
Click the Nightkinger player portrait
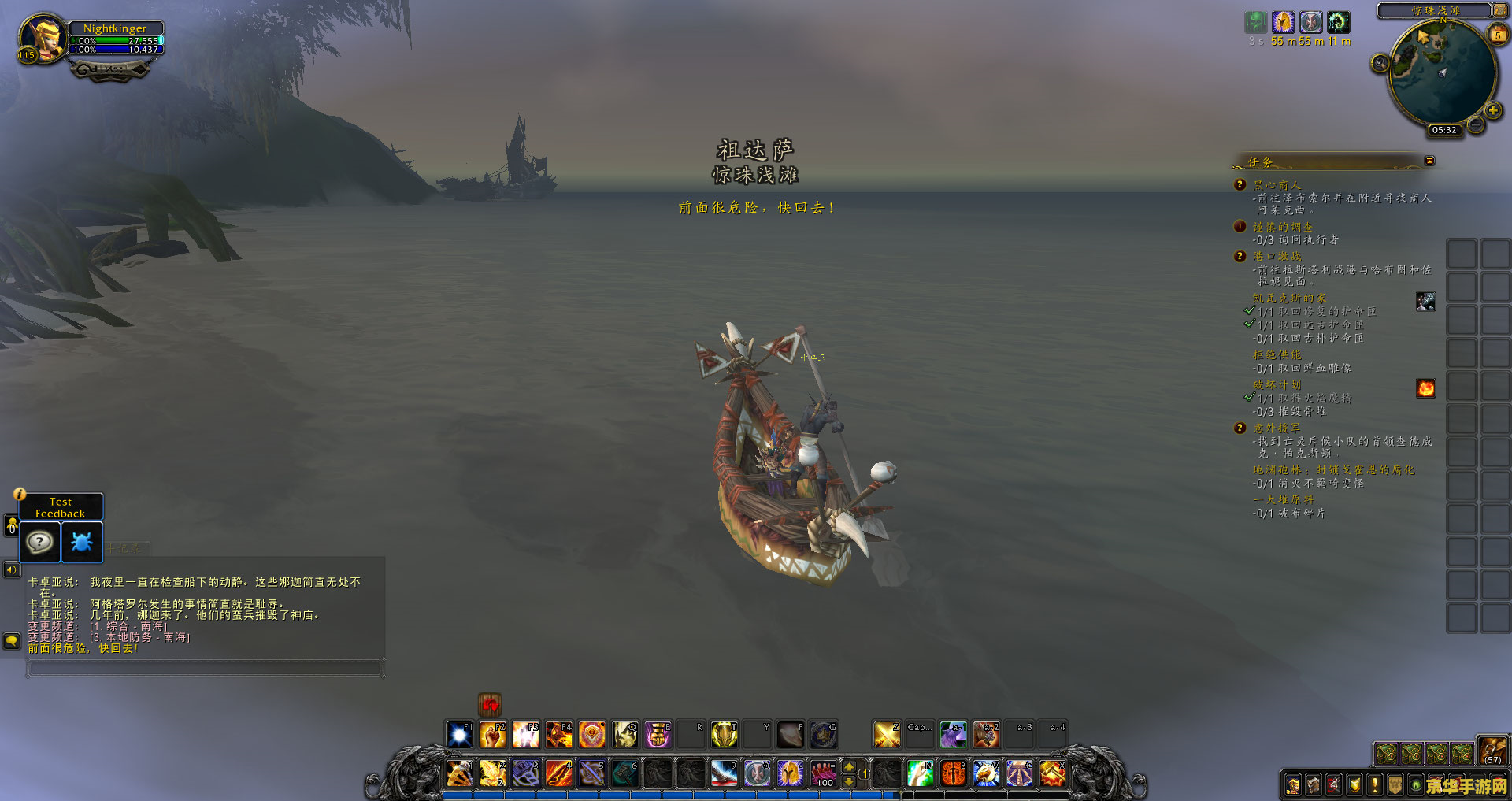click(x=43, y=37)
